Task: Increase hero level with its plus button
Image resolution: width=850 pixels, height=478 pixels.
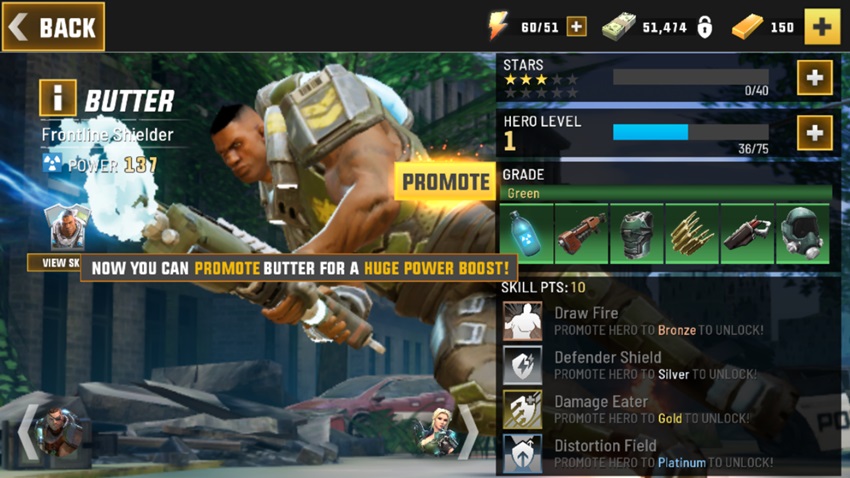Action: [815, 132]
